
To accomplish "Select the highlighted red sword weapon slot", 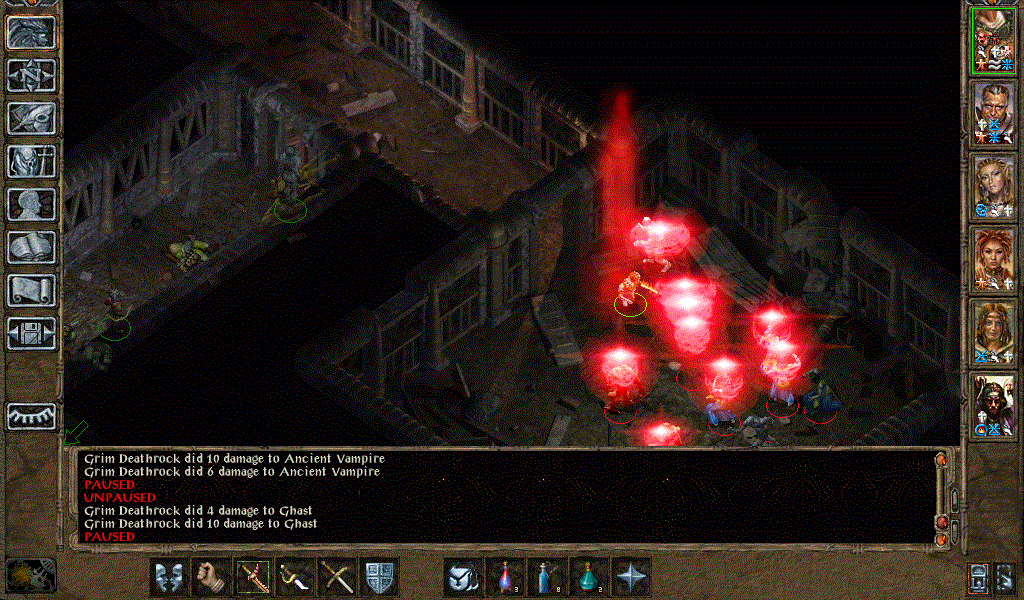I will pyautogui.click(x=253, y=576).
